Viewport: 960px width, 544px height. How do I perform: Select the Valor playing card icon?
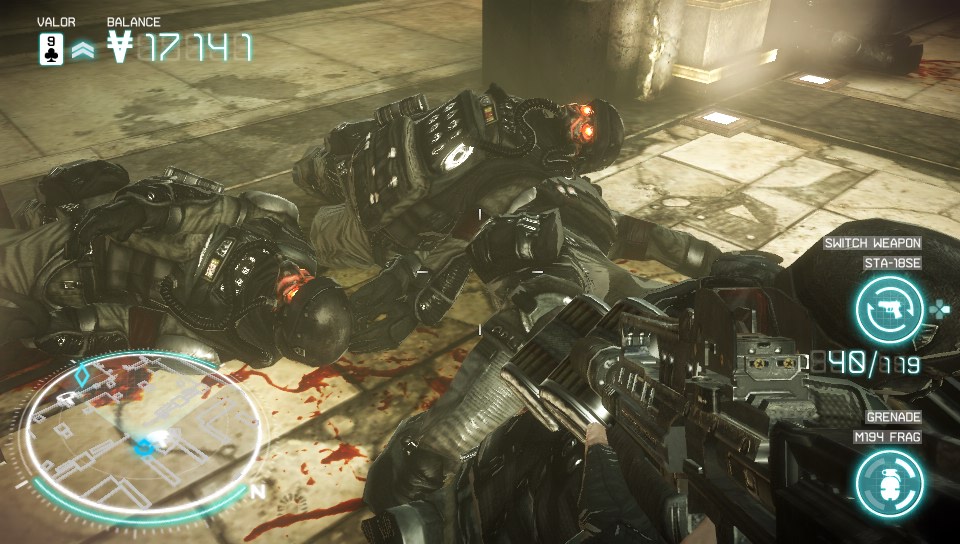point(51,48)
